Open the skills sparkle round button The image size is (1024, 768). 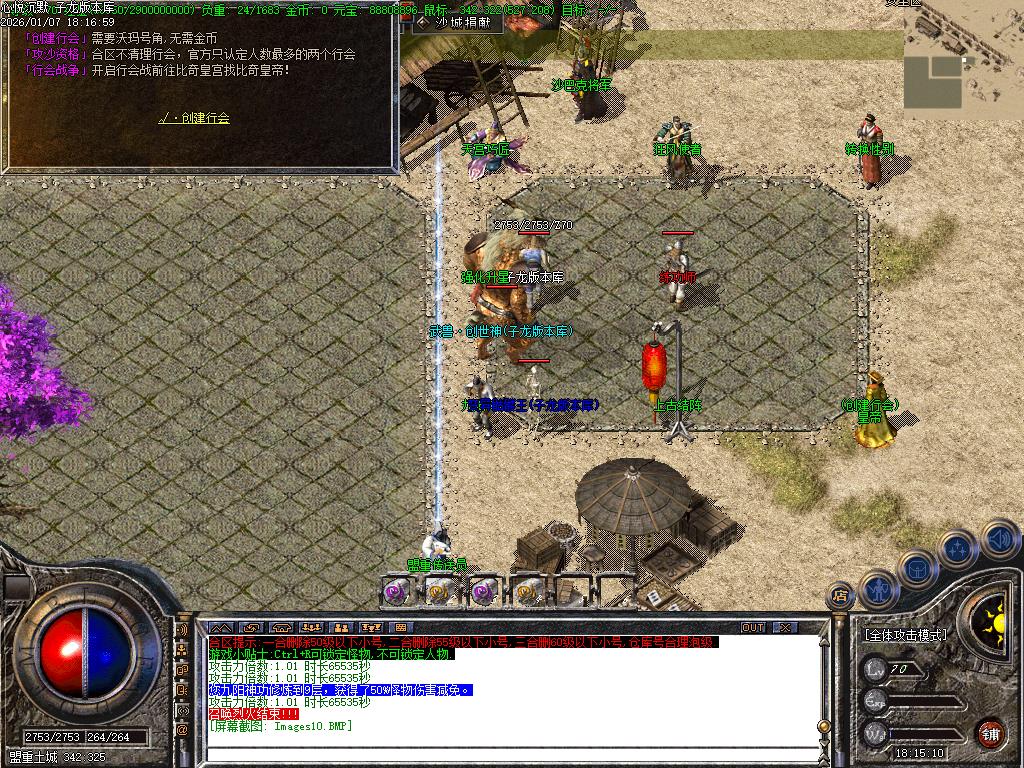(958, 548)
